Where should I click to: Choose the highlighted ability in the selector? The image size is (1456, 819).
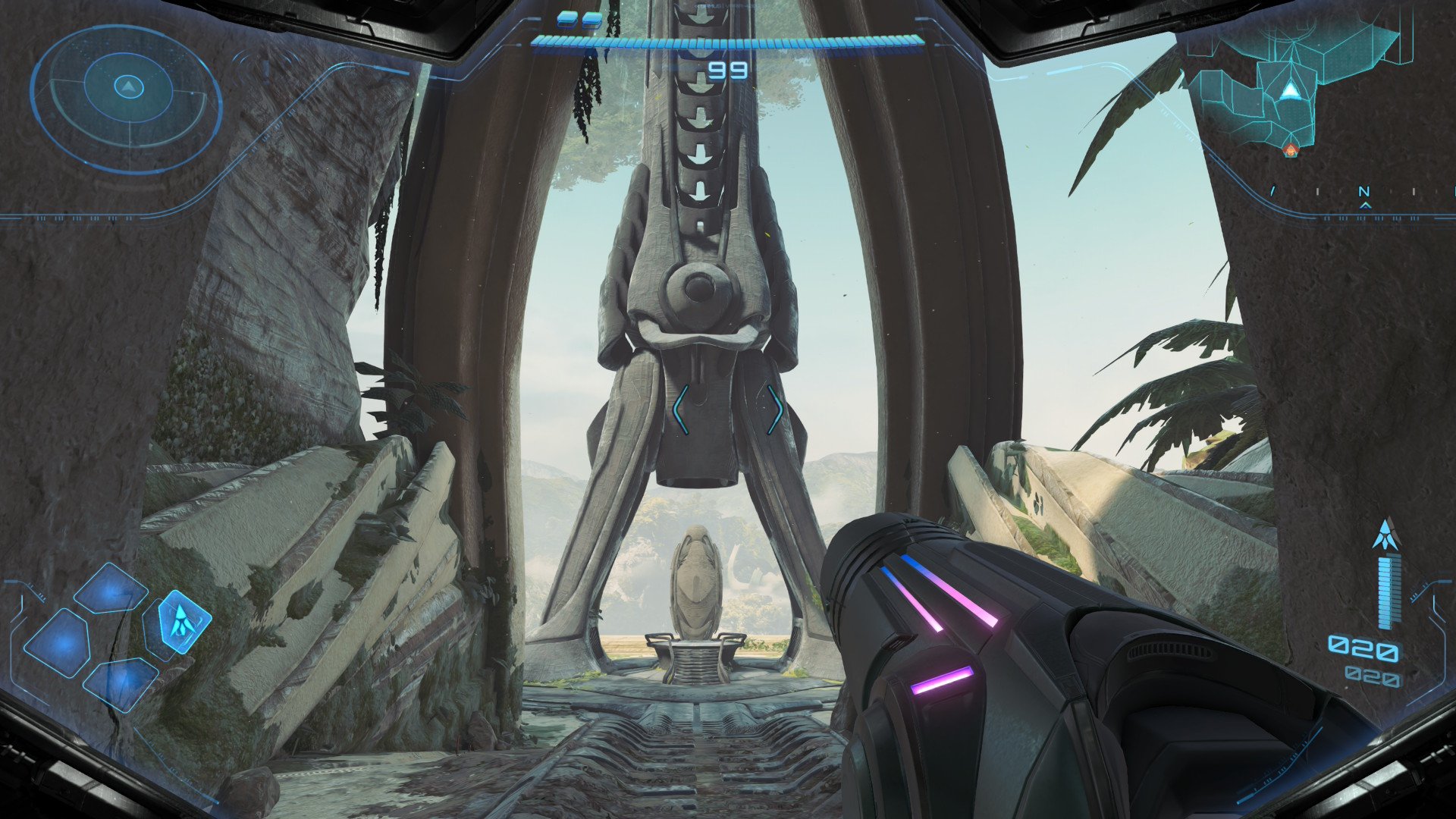180,622
